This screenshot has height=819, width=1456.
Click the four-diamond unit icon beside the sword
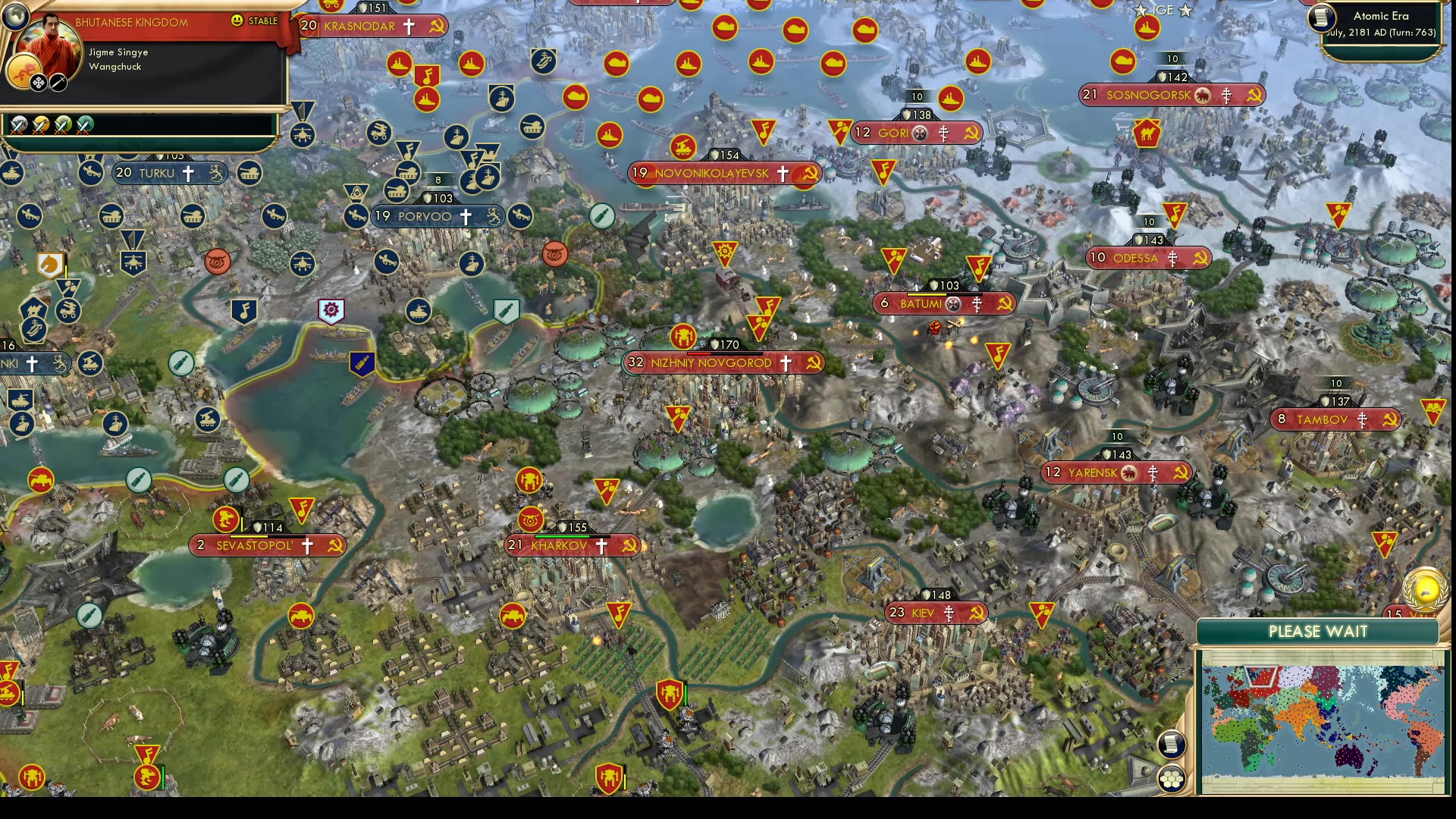[38, 84]
